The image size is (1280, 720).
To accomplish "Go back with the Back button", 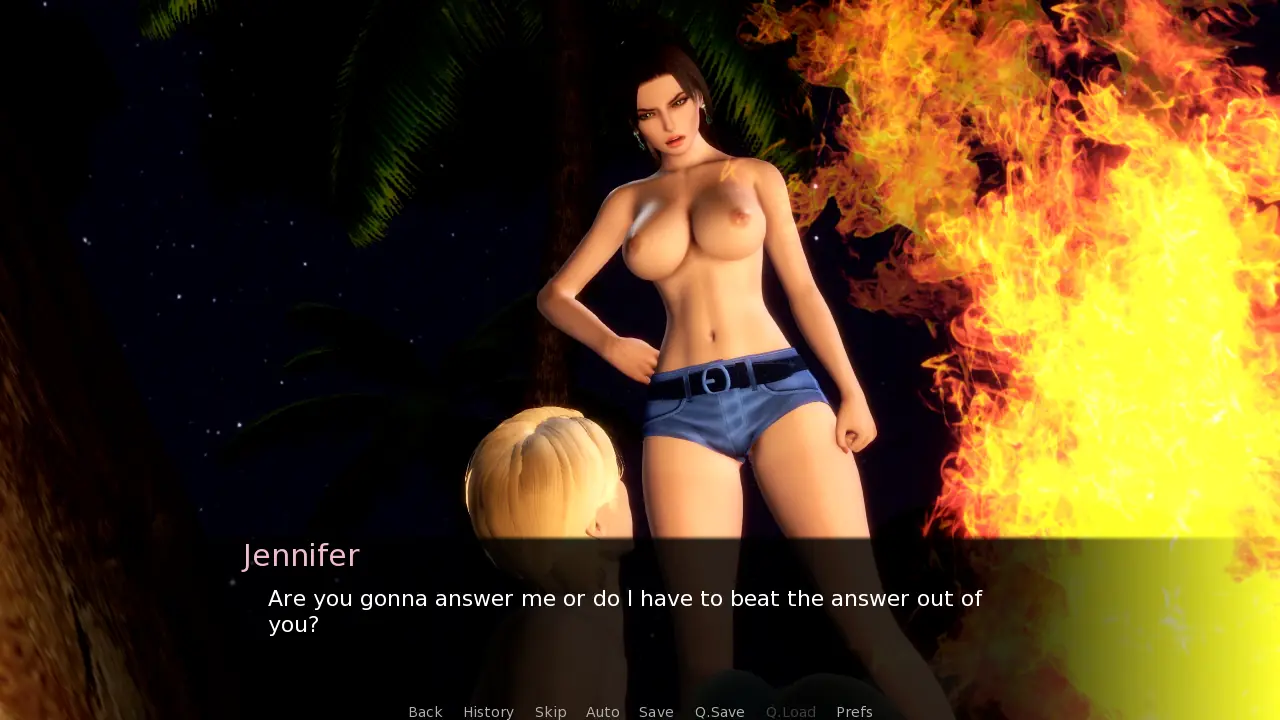I will 425,712.
